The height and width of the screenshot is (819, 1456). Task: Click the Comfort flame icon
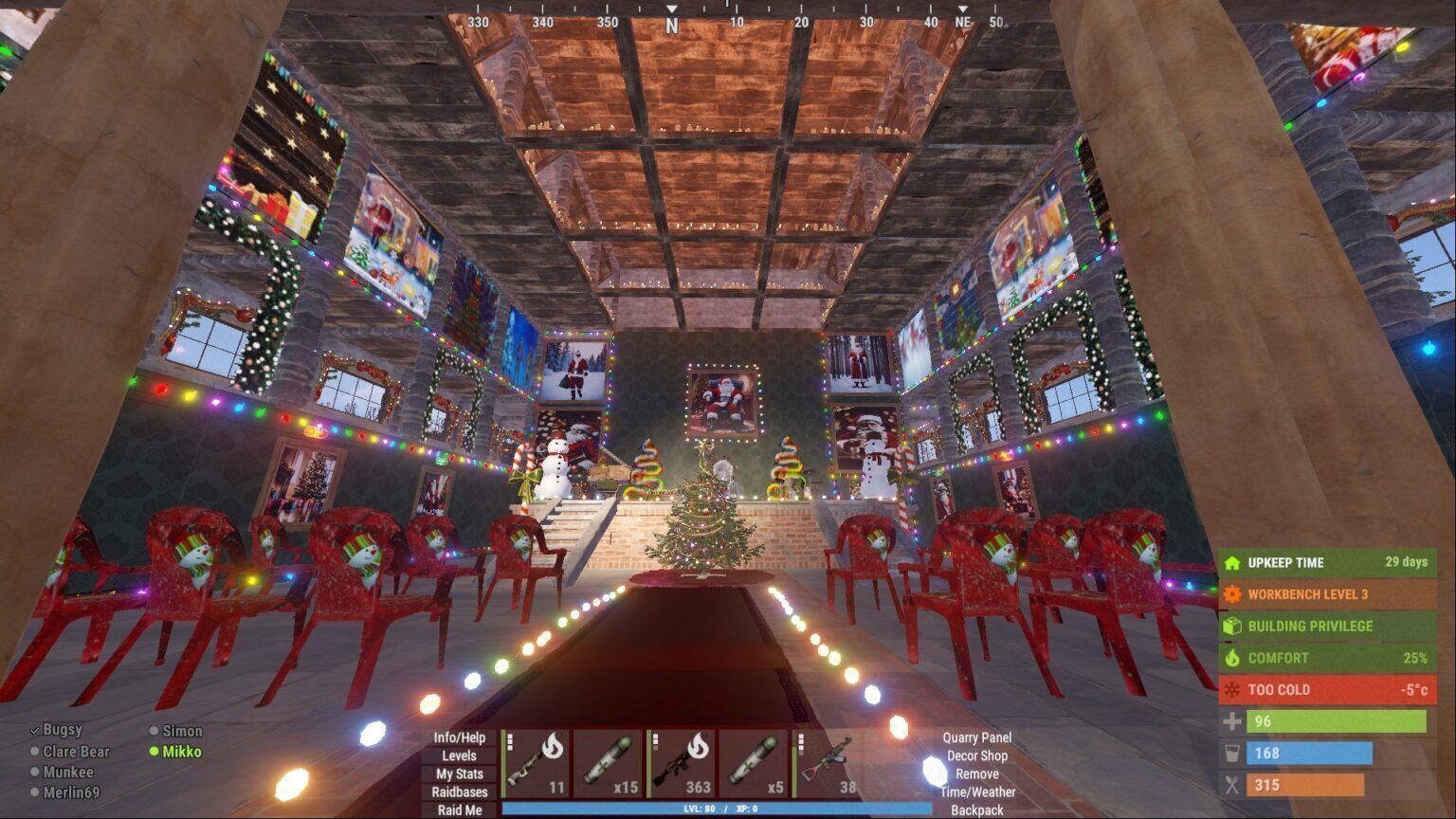1232,658
